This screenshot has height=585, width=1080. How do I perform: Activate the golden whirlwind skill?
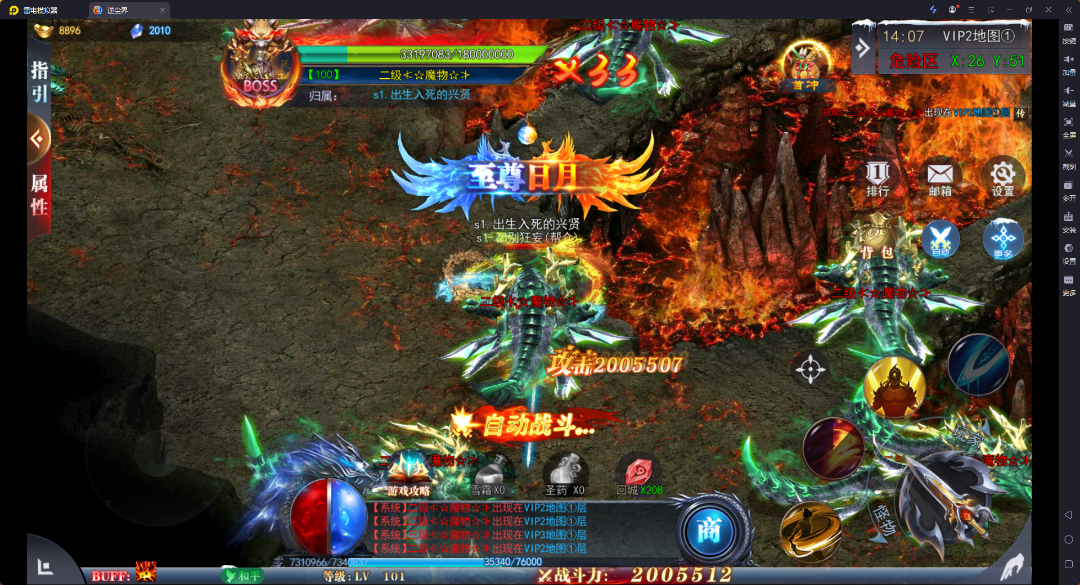click(x=810, y=531)
